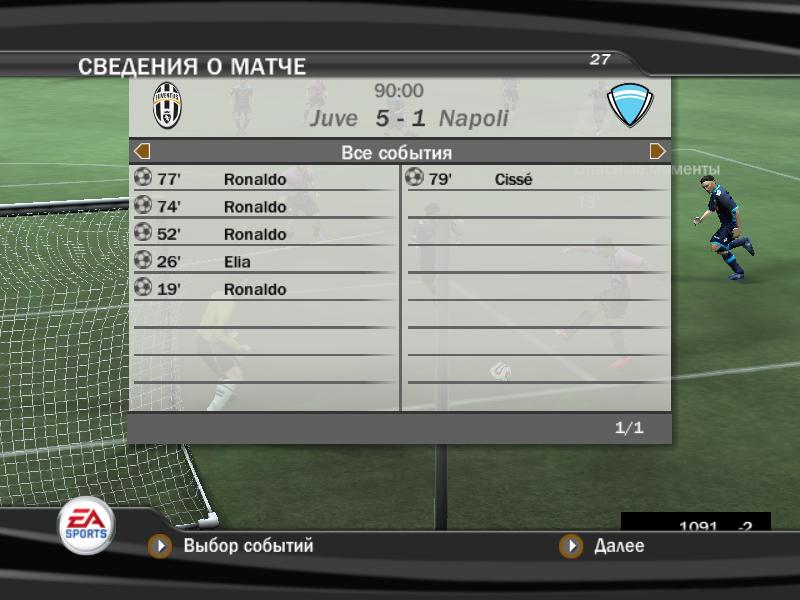The height and width of the screenshot is (600, 800).
Task: Click the right arrow beside Все события
Action: point(658,152)
